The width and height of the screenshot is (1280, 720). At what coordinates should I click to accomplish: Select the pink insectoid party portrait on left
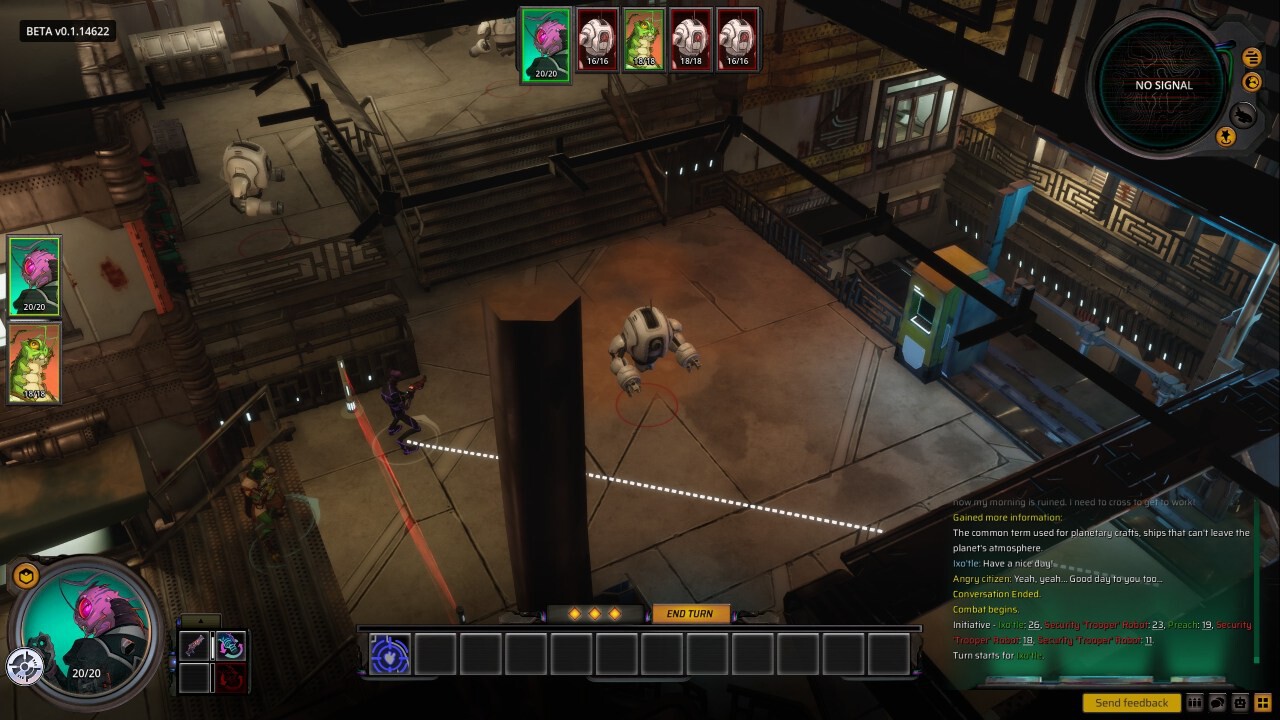(x=35, y=277)
